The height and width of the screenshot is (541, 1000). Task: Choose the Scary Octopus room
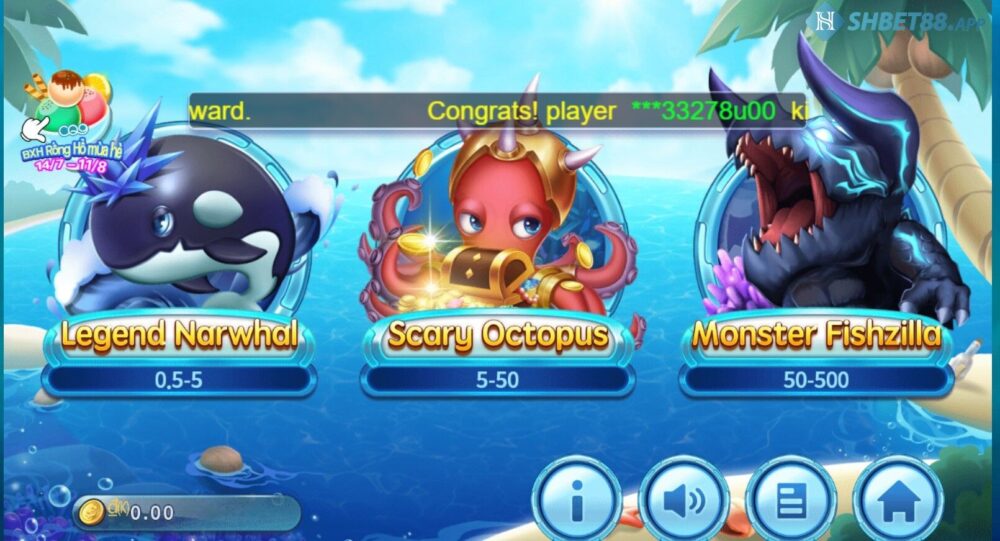(x=497, y=250)
